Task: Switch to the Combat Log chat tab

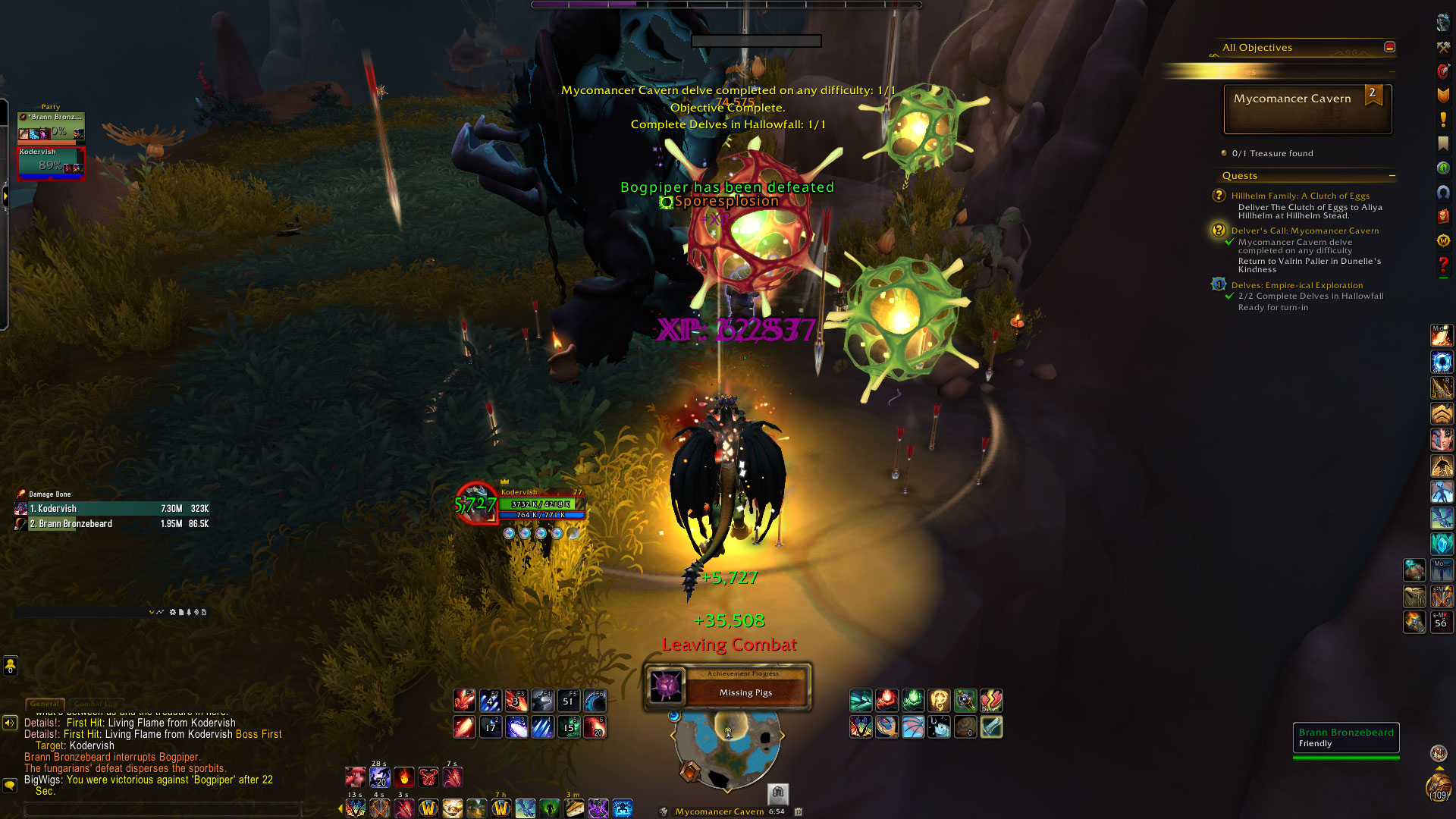Action: [96, 704]
